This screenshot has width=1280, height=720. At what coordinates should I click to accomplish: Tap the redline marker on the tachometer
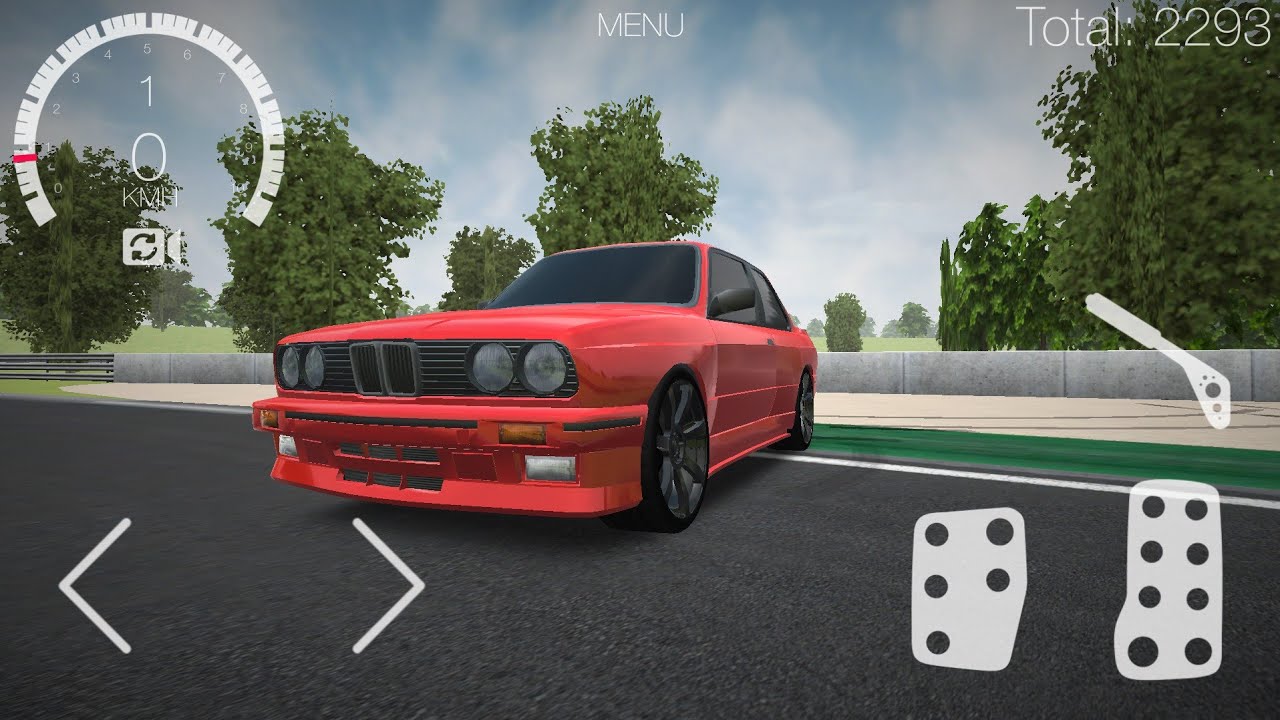(25, 158)
